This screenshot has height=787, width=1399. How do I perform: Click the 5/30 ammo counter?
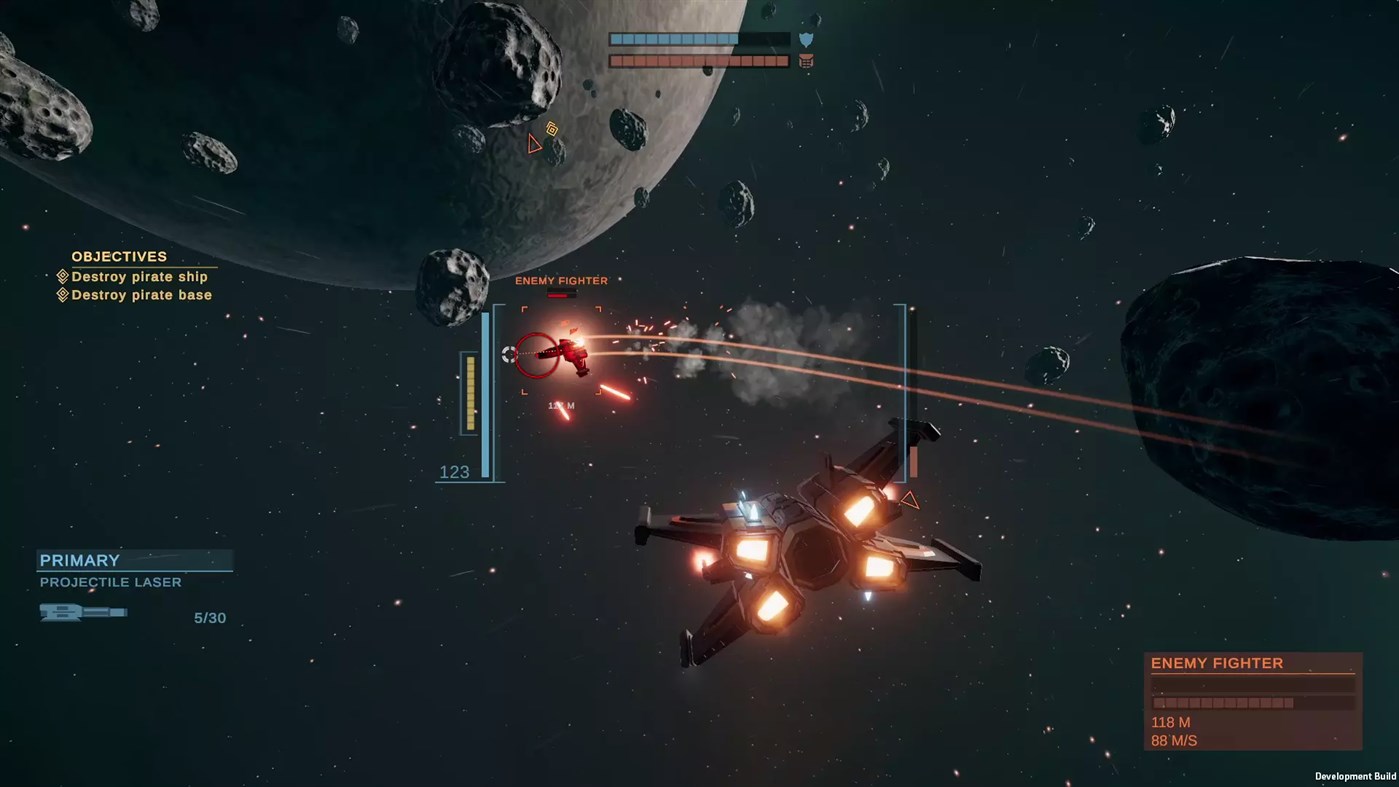coord(210,618)
